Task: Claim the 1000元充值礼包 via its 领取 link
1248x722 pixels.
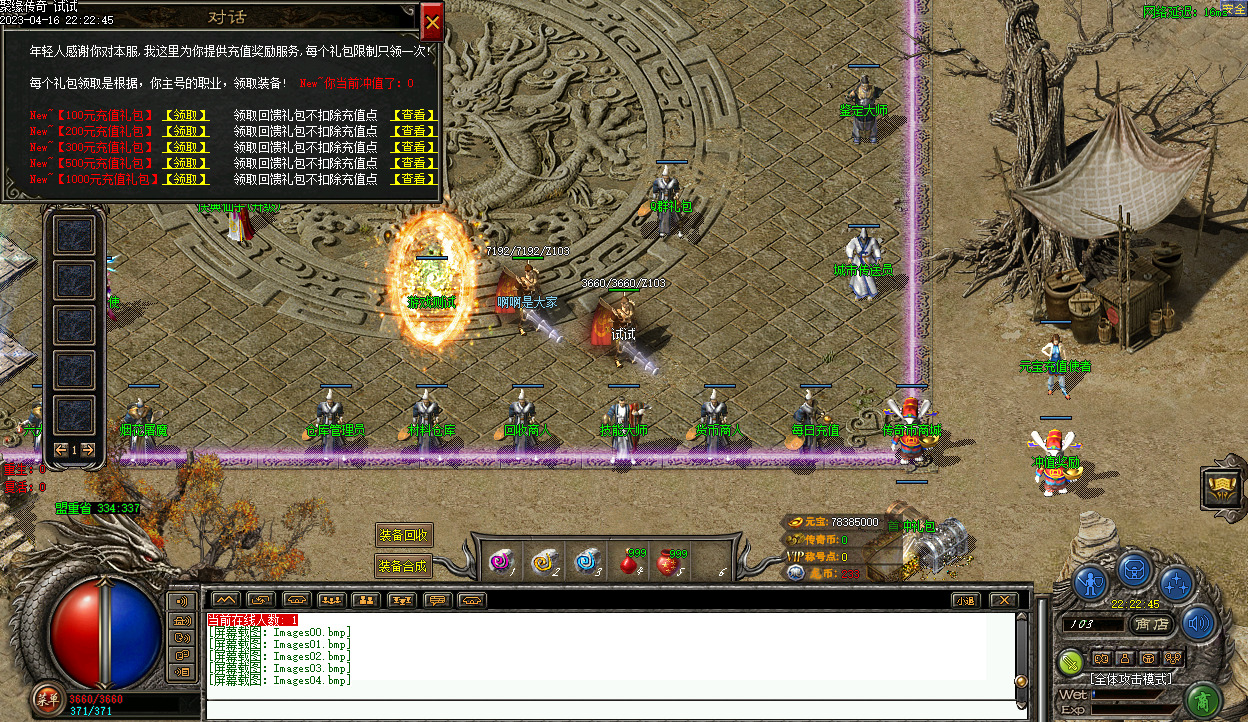Action: point(188,179)
